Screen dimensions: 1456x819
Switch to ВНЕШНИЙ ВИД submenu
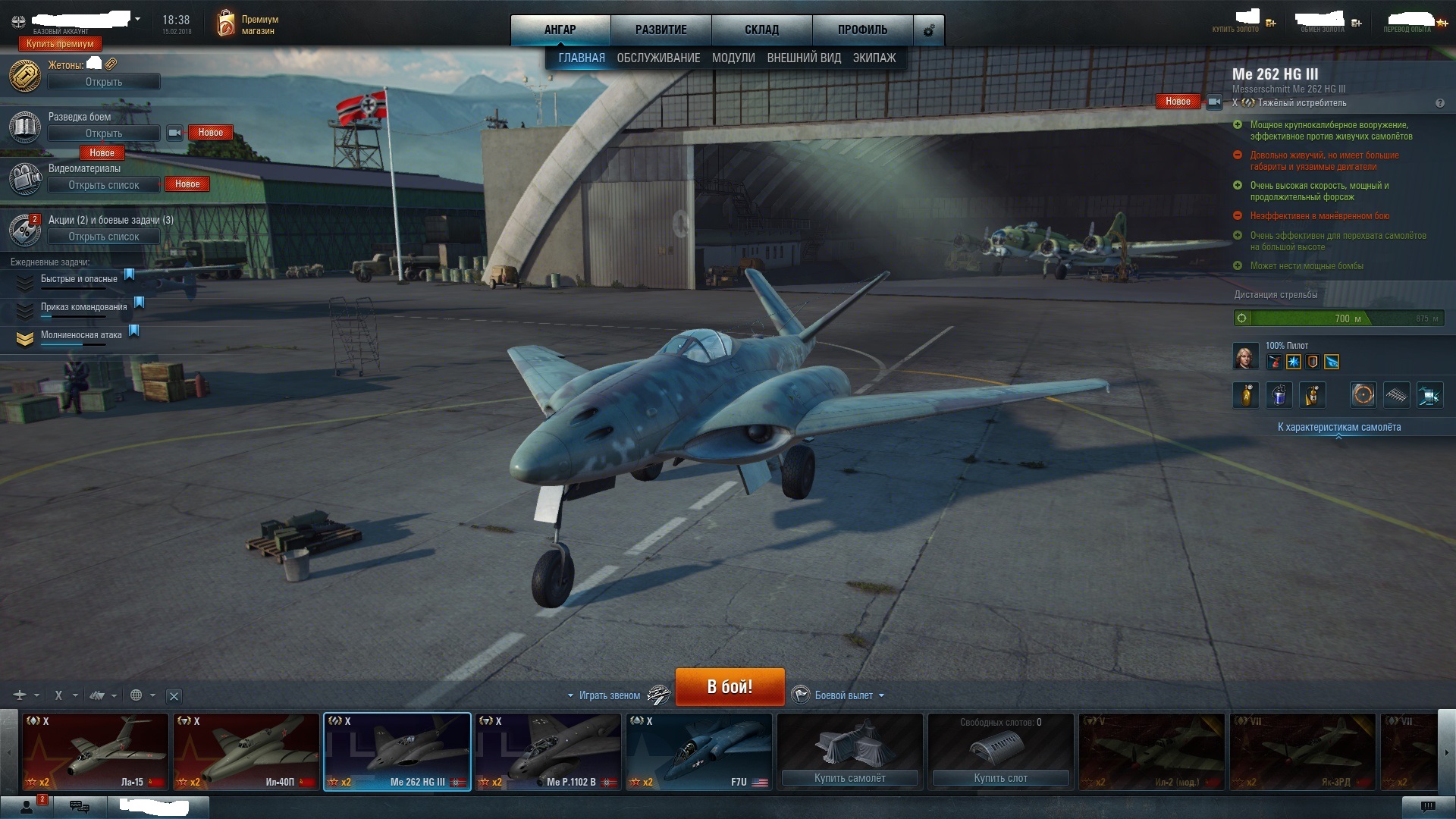click(804, 58)
